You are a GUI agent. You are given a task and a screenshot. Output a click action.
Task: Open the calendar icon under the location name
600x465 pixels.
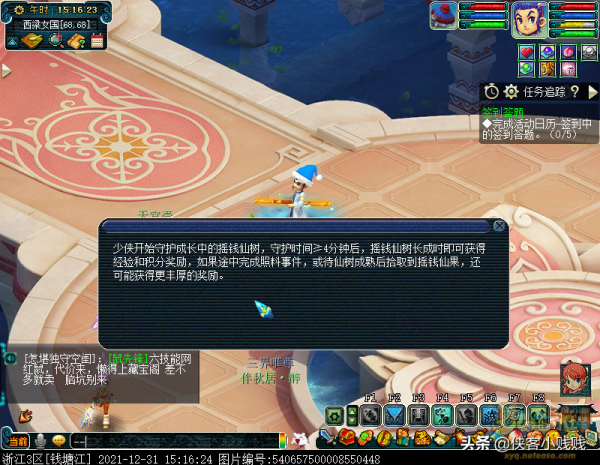(97, 41)
